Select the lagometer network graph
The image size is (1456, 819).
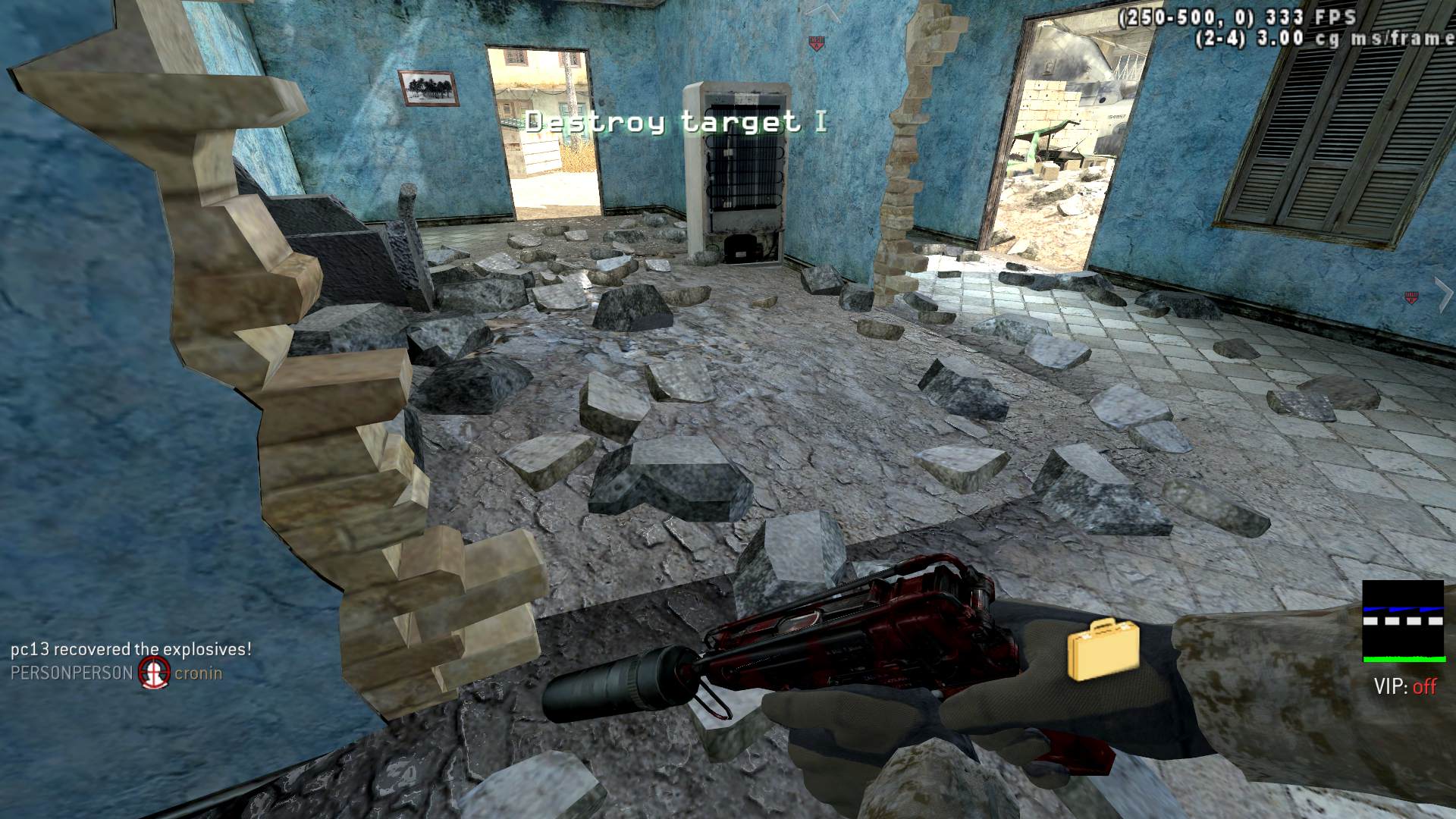1402,621
